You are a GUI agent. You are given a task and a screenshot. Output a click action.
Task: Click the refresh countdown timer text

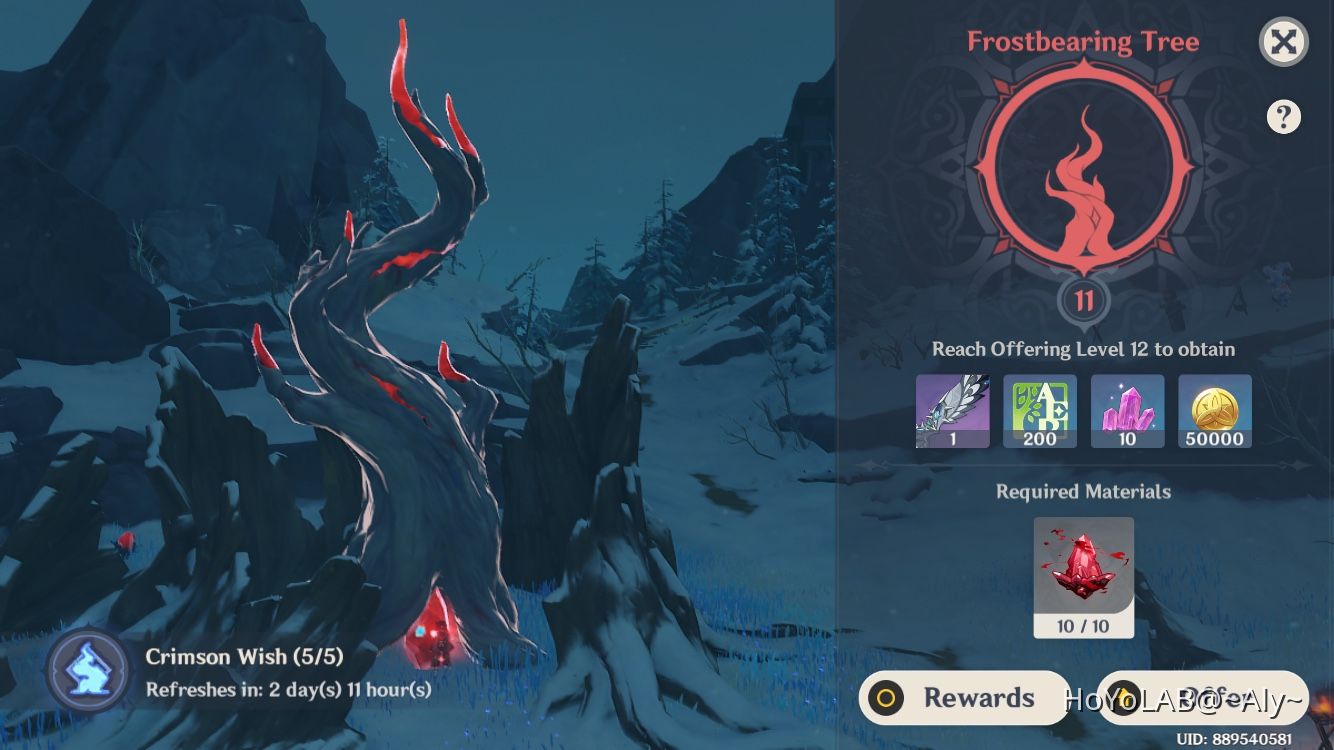coord(289,689)
